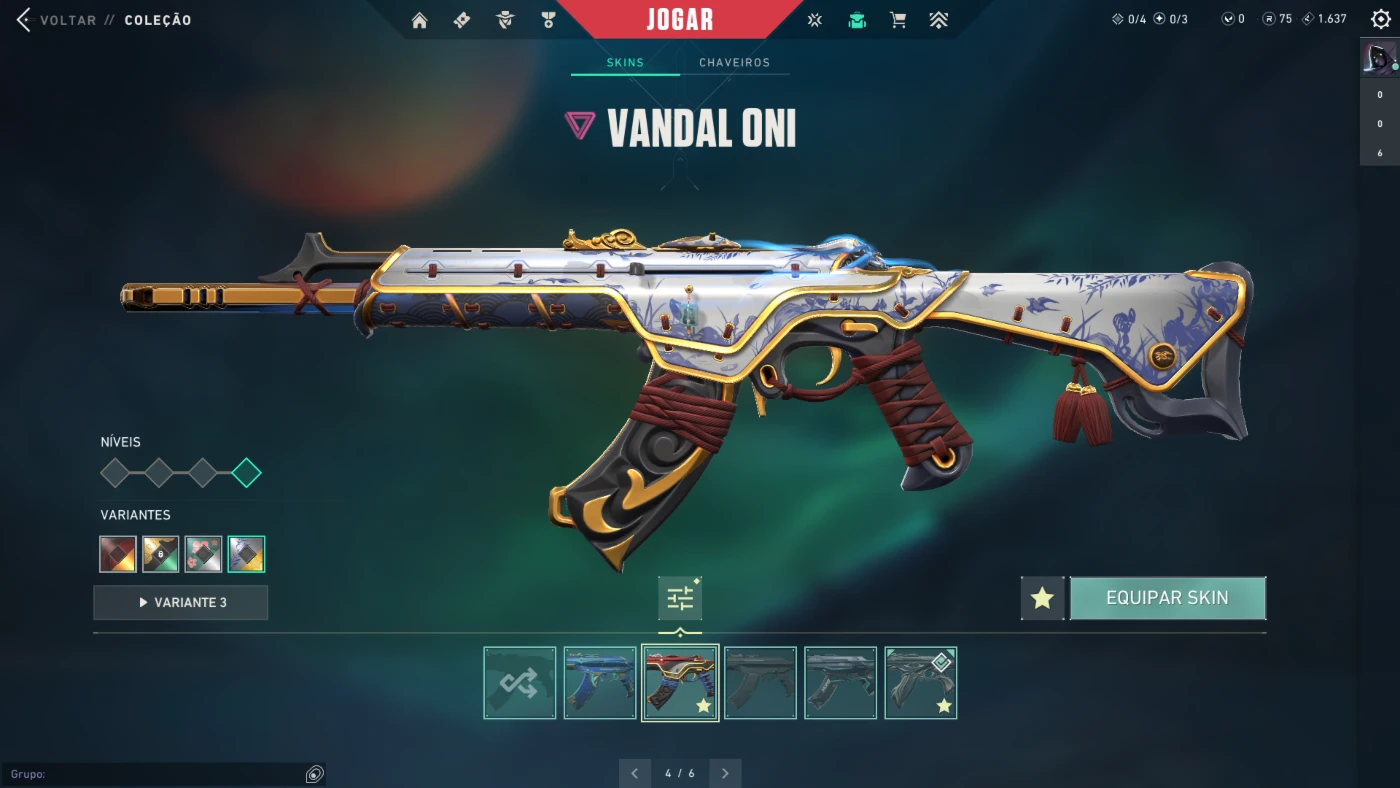Select the pink flower green variant

203,554
